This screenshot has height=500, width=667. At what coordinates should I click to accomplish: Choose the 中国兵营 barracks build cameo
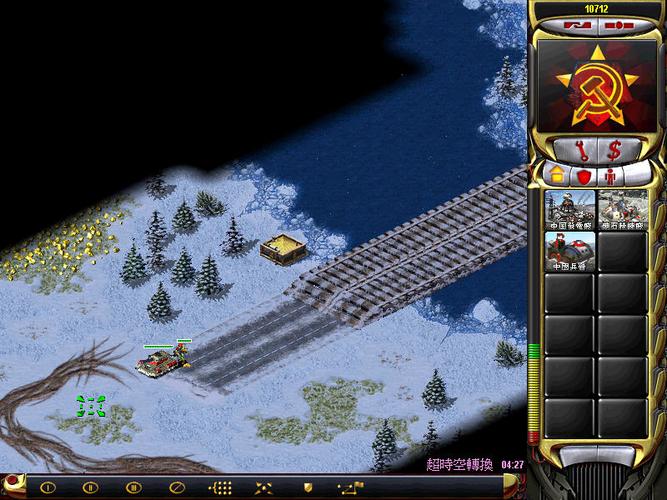pos(570,252)
